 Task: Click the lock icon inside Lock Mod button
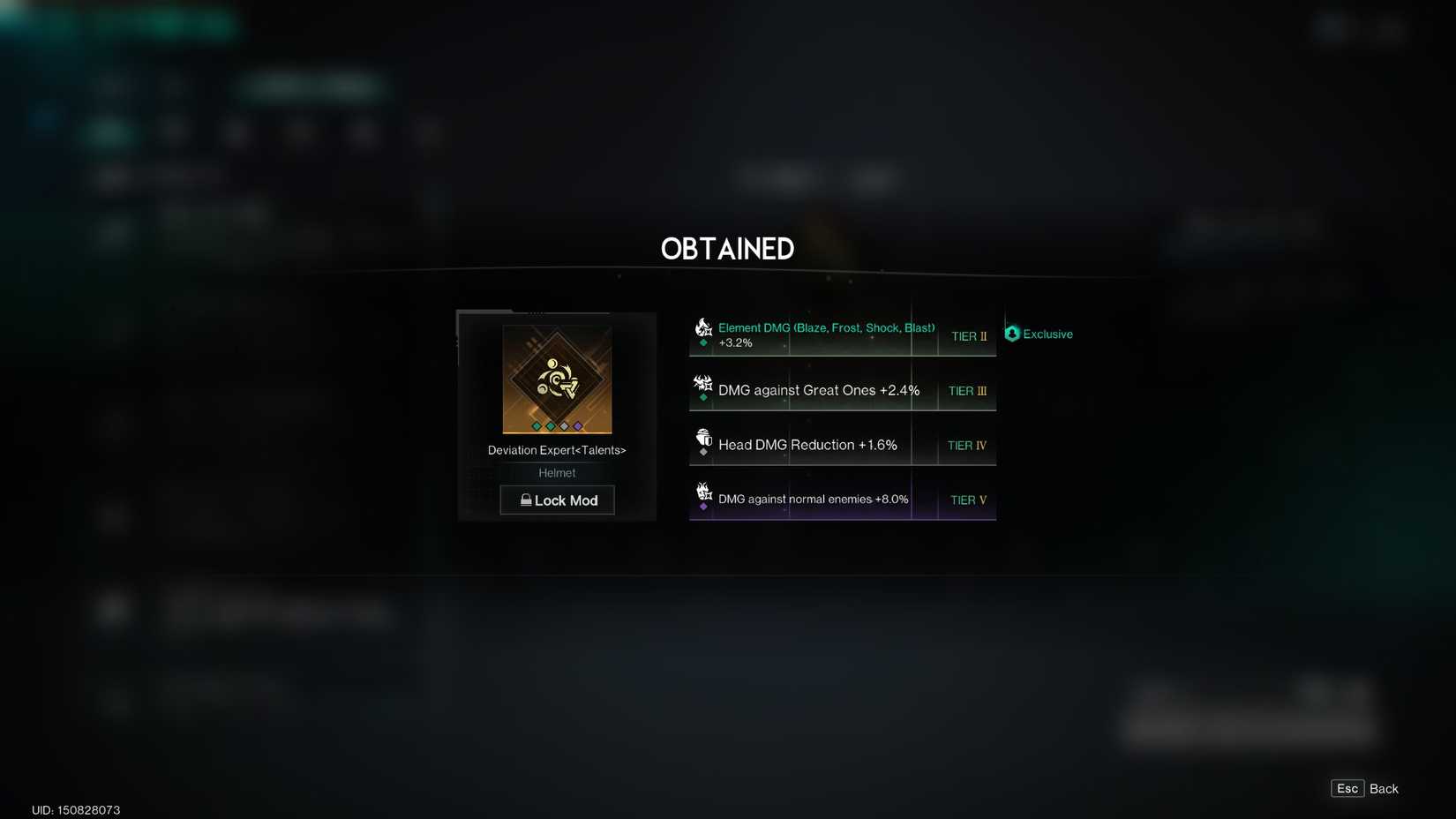(x=527, y=500)
